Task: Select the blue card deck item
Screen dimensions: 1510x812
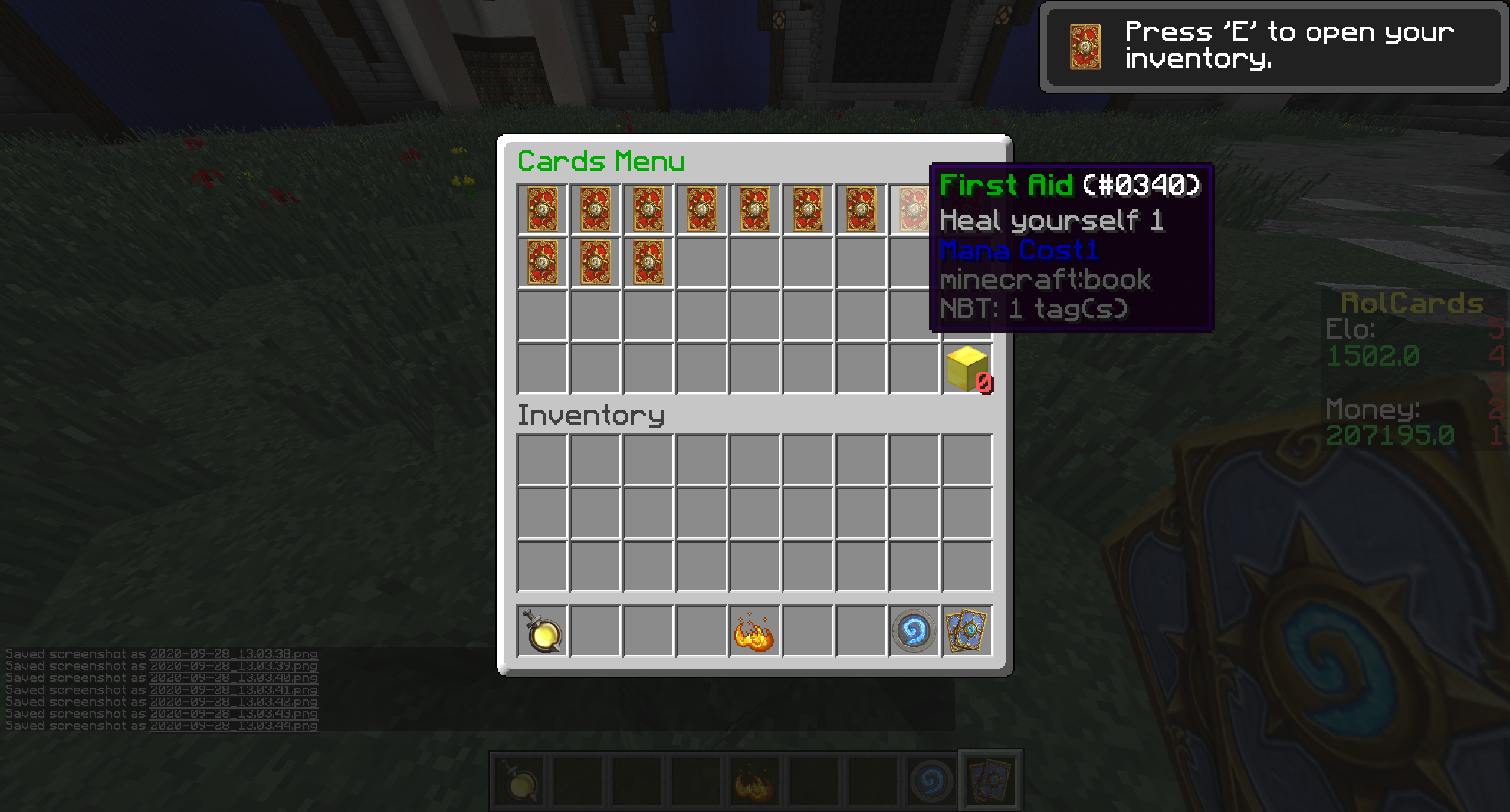Action: tap(967, 632)
